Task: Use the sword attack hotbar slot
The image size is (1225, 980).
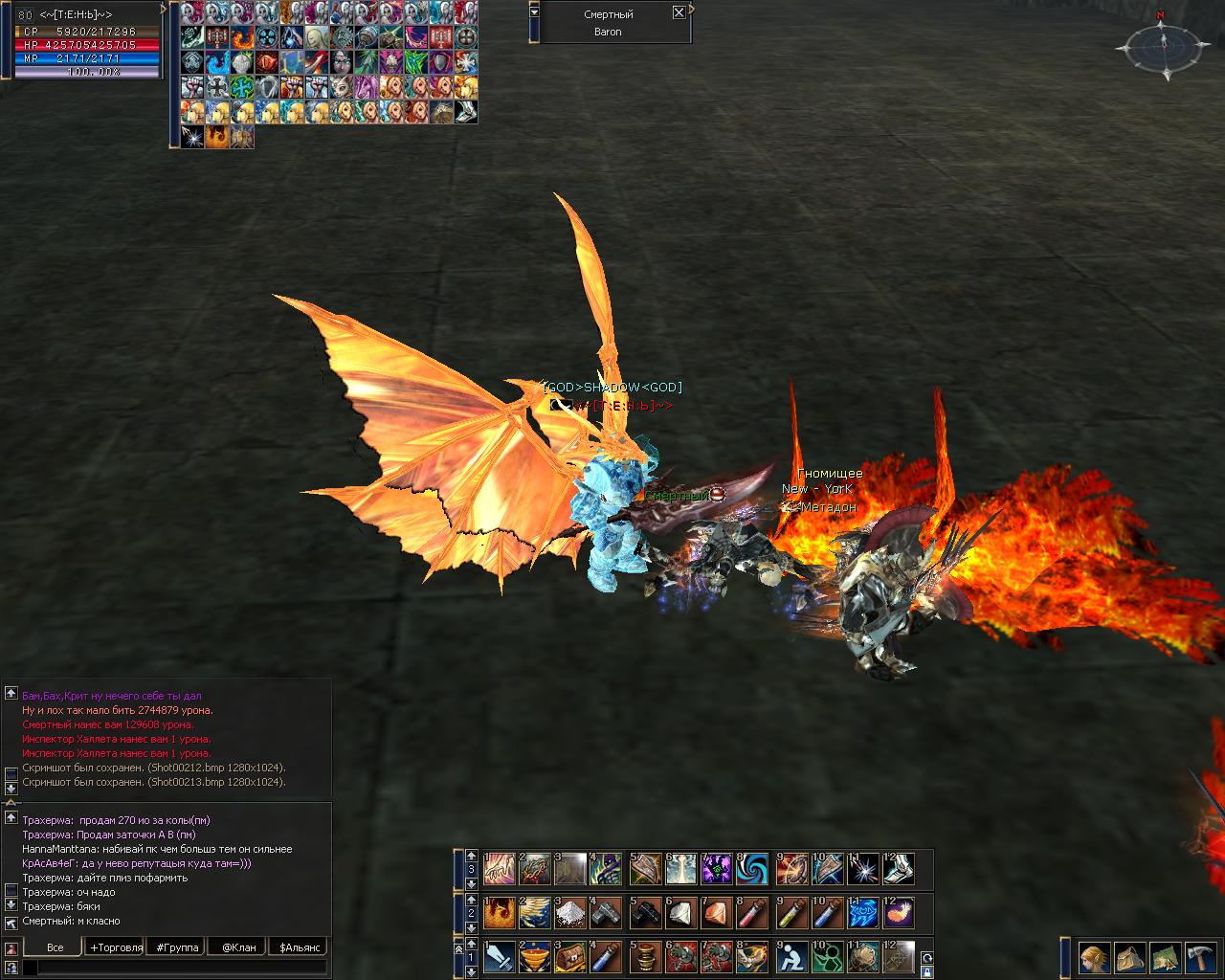Action: 500,957
